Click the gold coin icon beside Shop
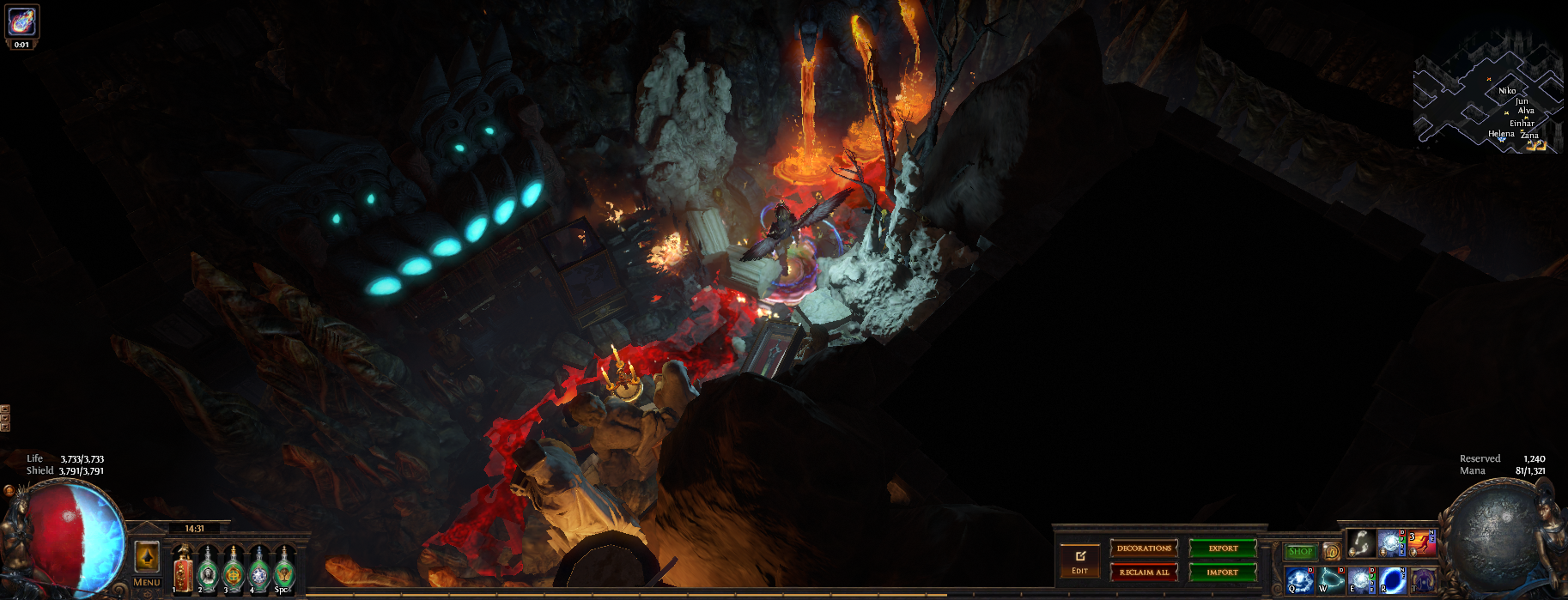This screenshot has width=1568, height=600. 1332,551
